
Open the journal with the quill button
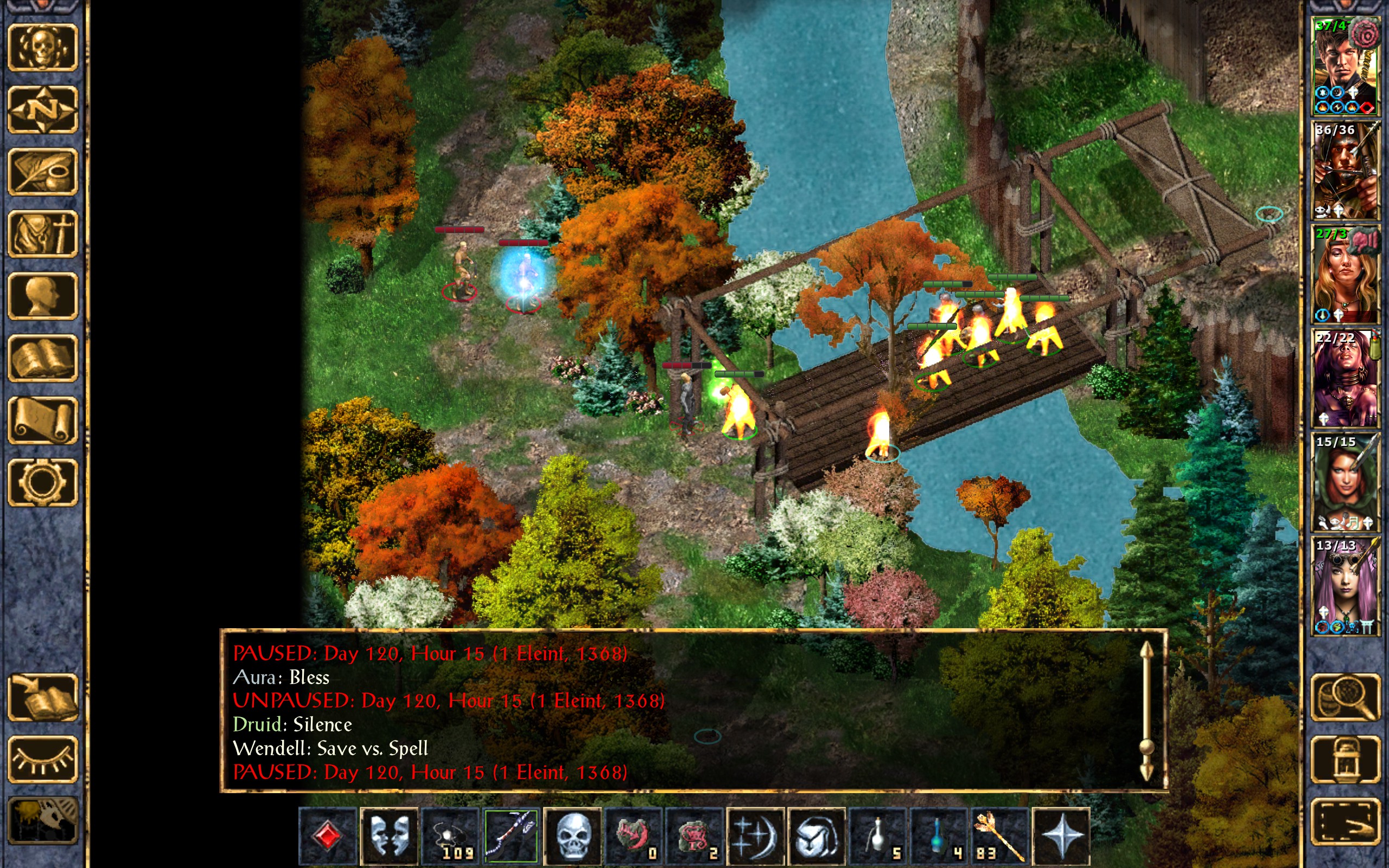coord(42,171)
